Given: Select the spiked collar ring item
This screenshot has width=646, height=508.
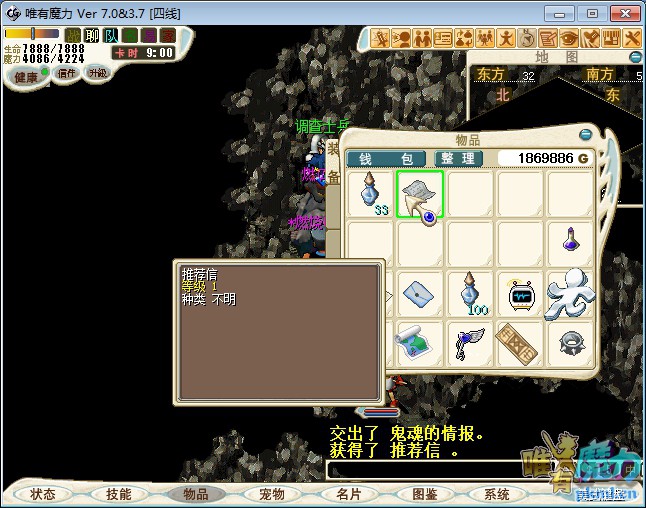Looking at the screenshot, I should (x=570, y=343).
